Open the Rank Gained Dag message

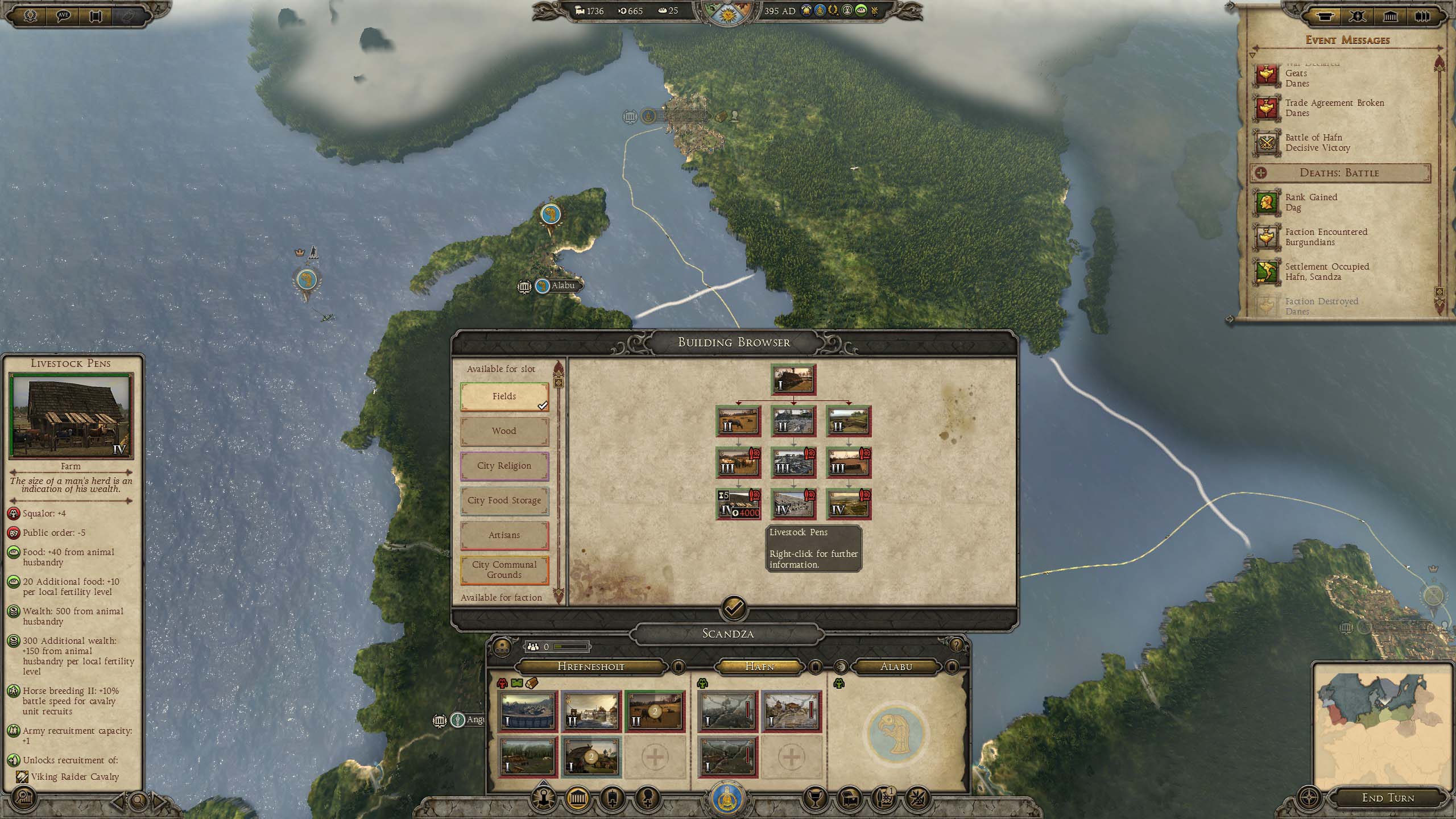(1310, 202)
